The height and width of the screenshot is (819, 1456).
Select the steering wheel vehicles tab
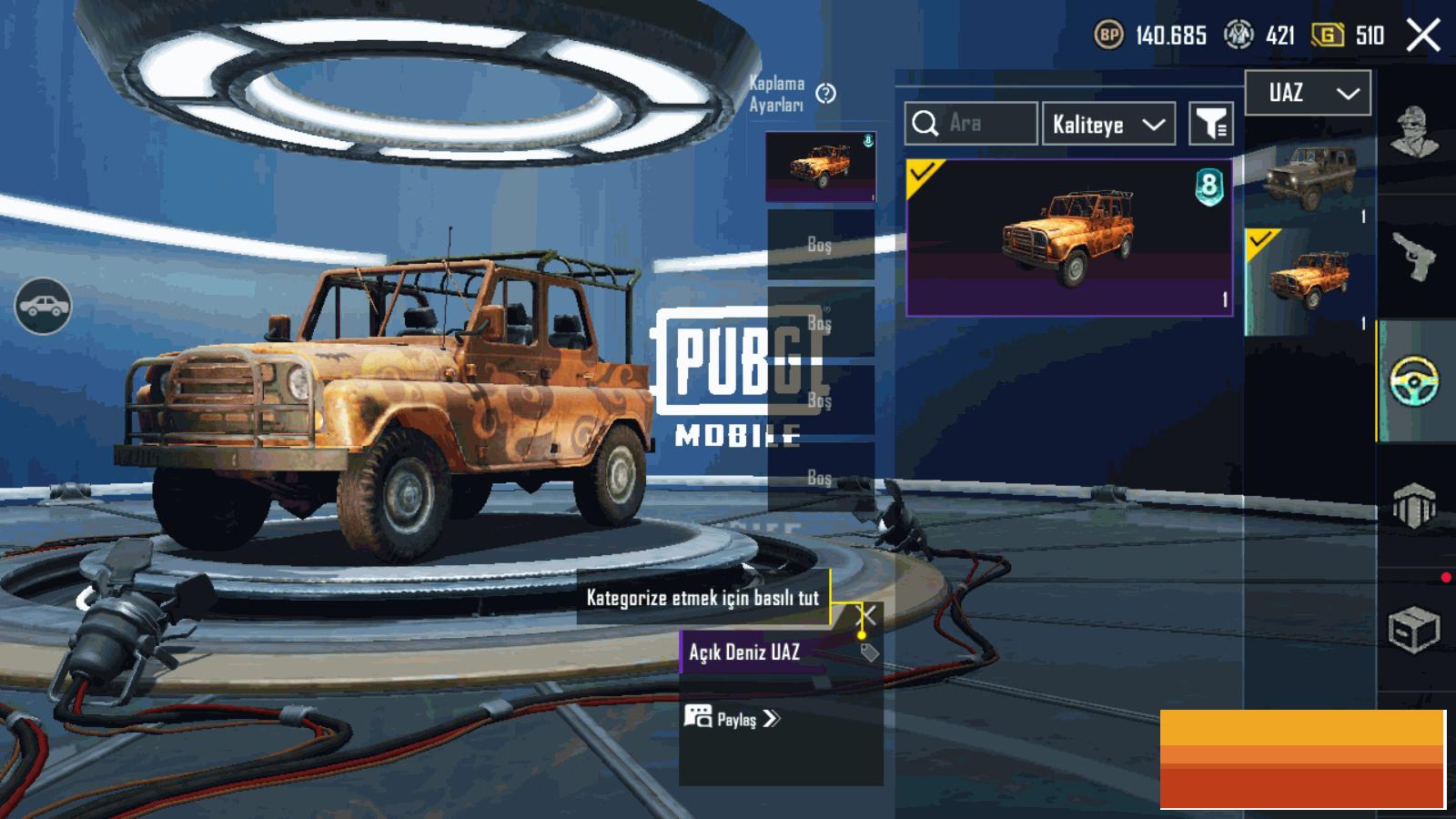pos(1415,380)
